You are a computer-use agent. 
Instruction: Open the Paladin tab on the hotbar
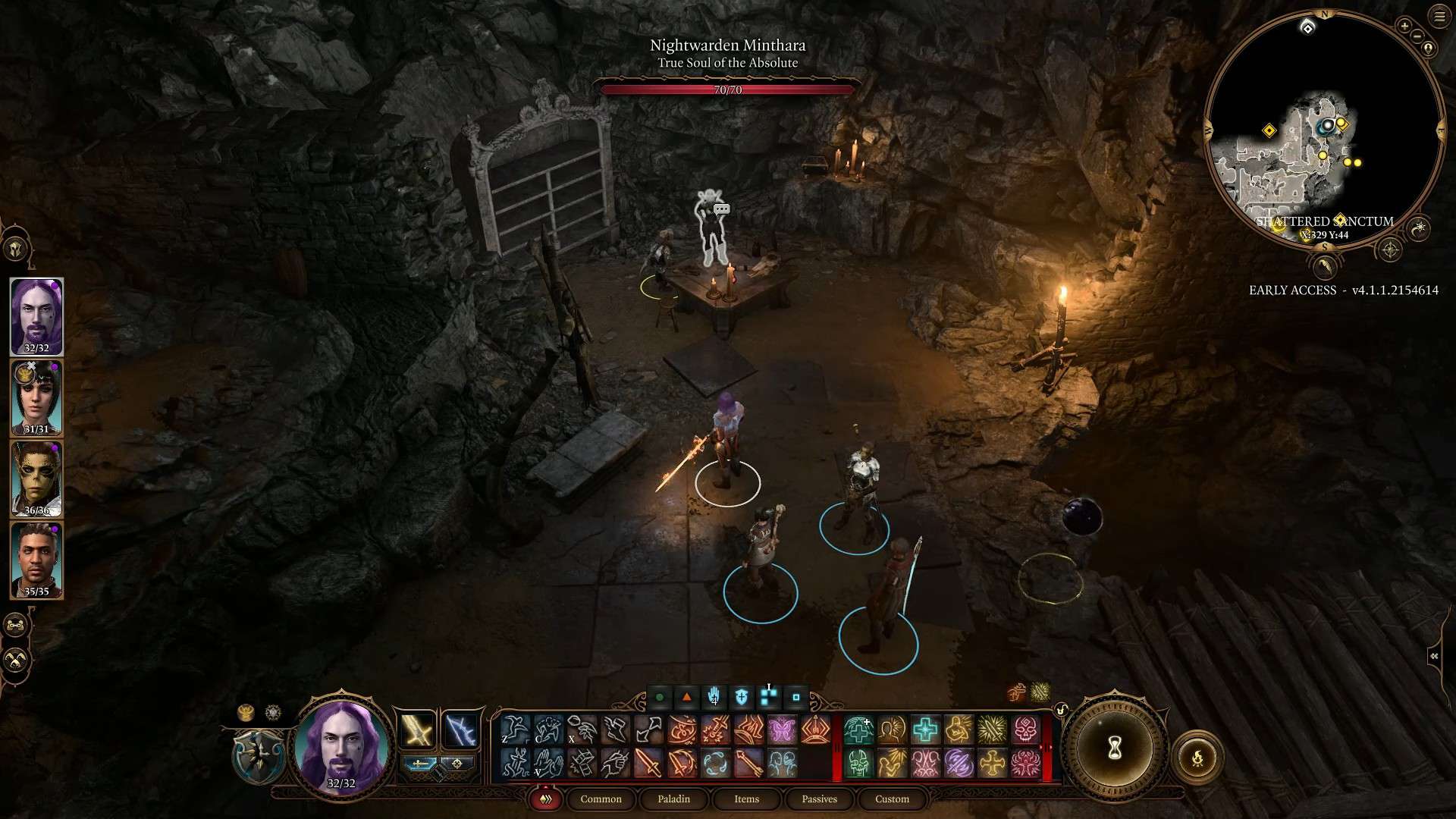(673, 799)
